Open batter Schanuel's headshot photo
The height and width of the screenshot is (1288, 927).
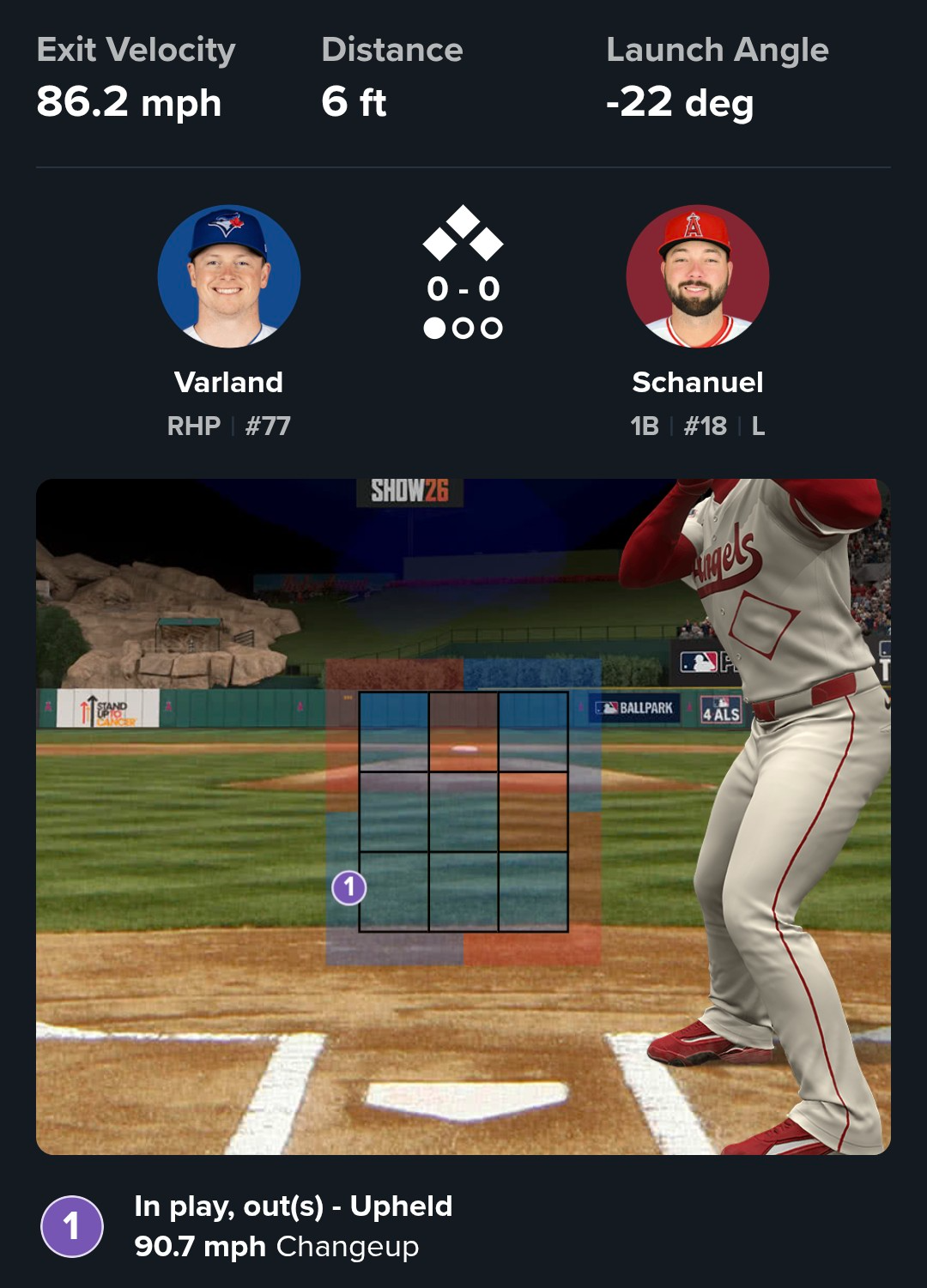tap(697, 276)
